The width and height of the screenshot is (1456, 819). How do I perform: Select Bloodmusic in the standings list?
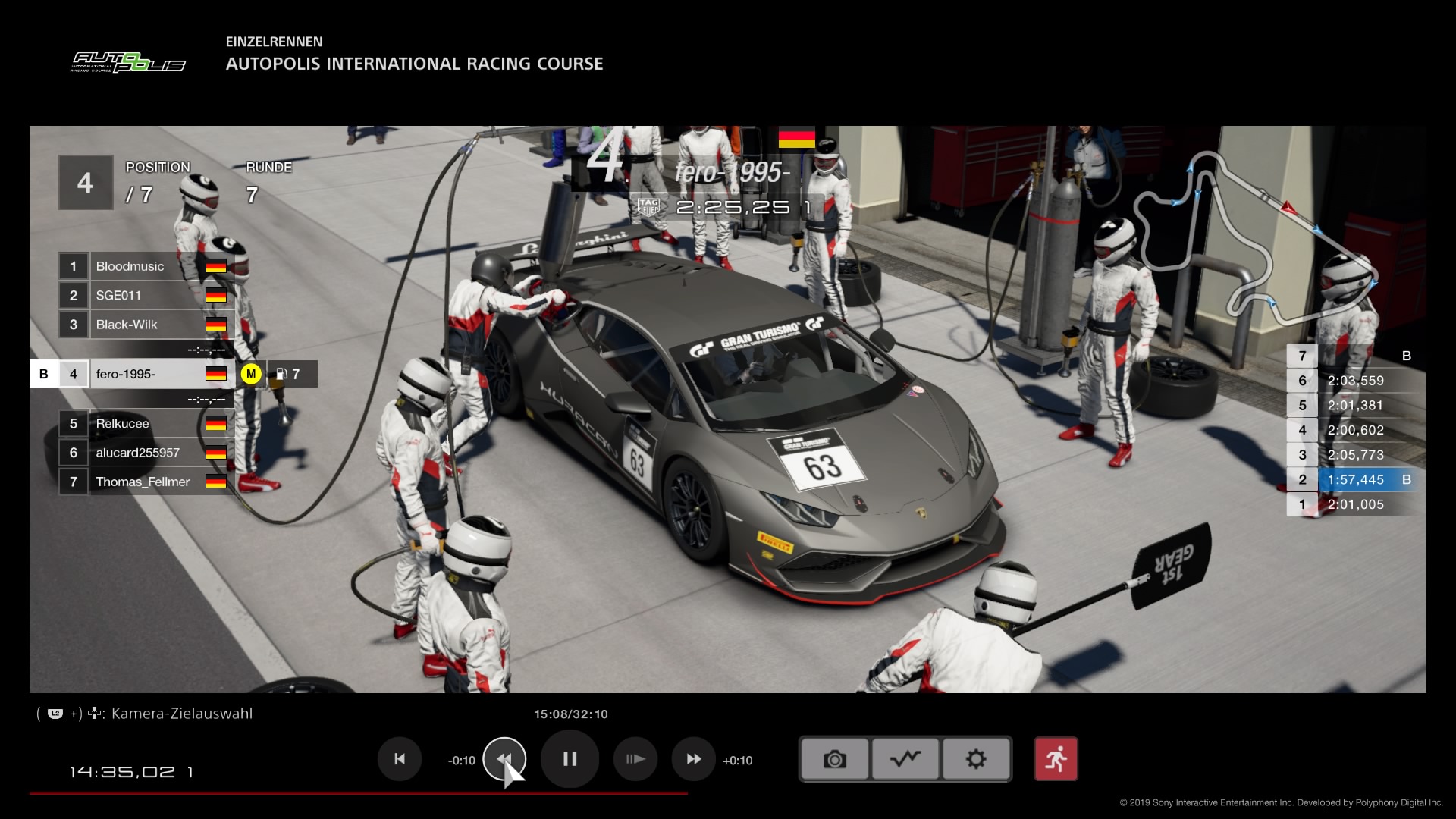tap(144, 266)
